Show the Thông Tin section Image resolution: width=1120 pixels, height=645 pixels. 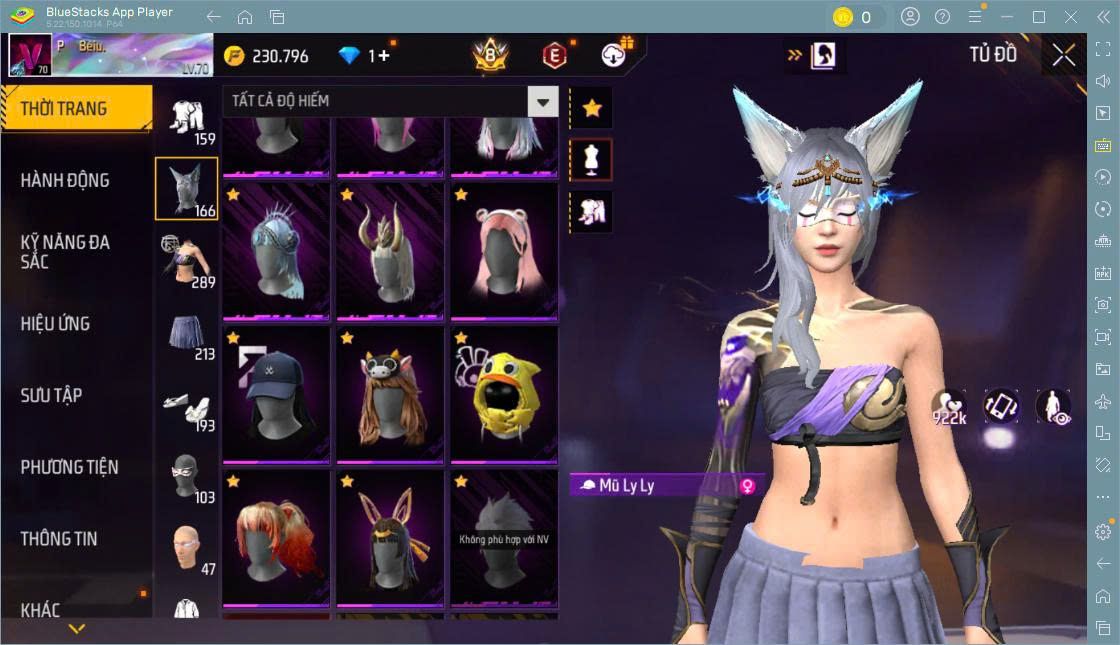point(60,538)
